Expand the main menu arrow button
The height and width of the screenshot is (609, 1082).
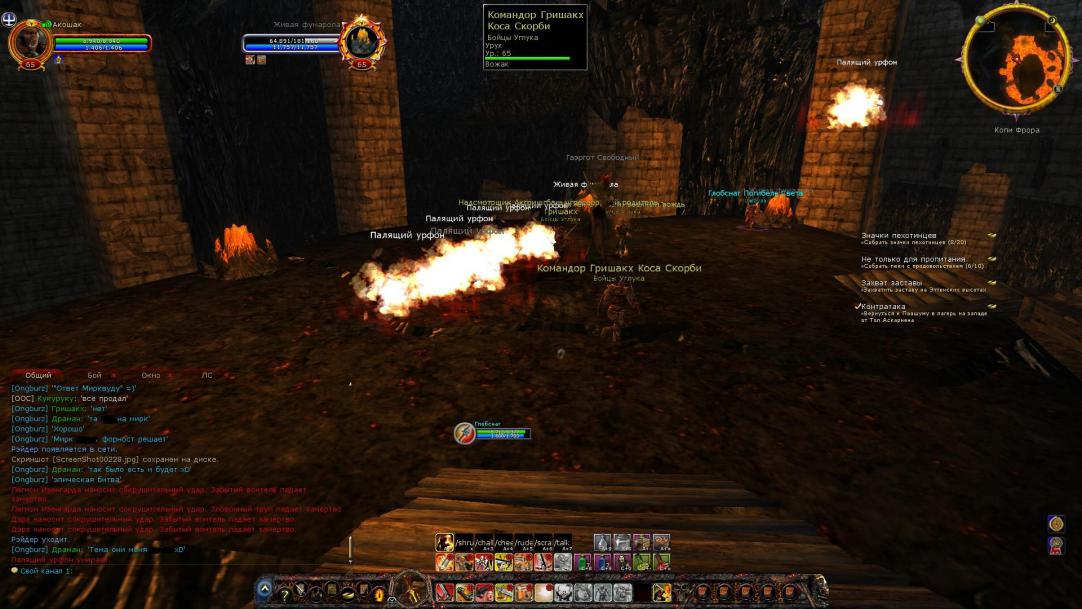[x=264, y=589]
